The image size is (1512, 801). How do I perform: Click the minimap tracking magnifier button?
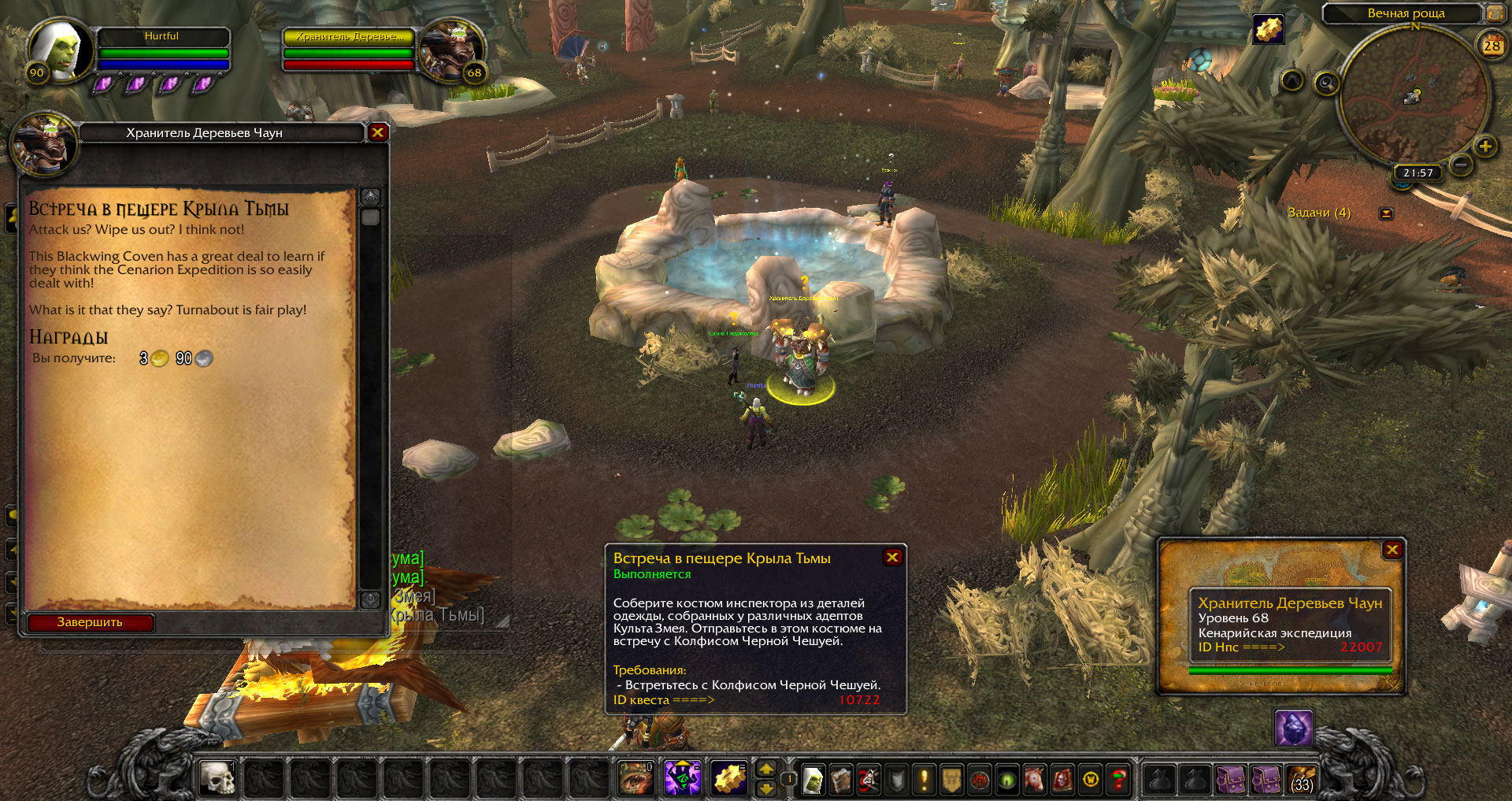point(1327,83)
